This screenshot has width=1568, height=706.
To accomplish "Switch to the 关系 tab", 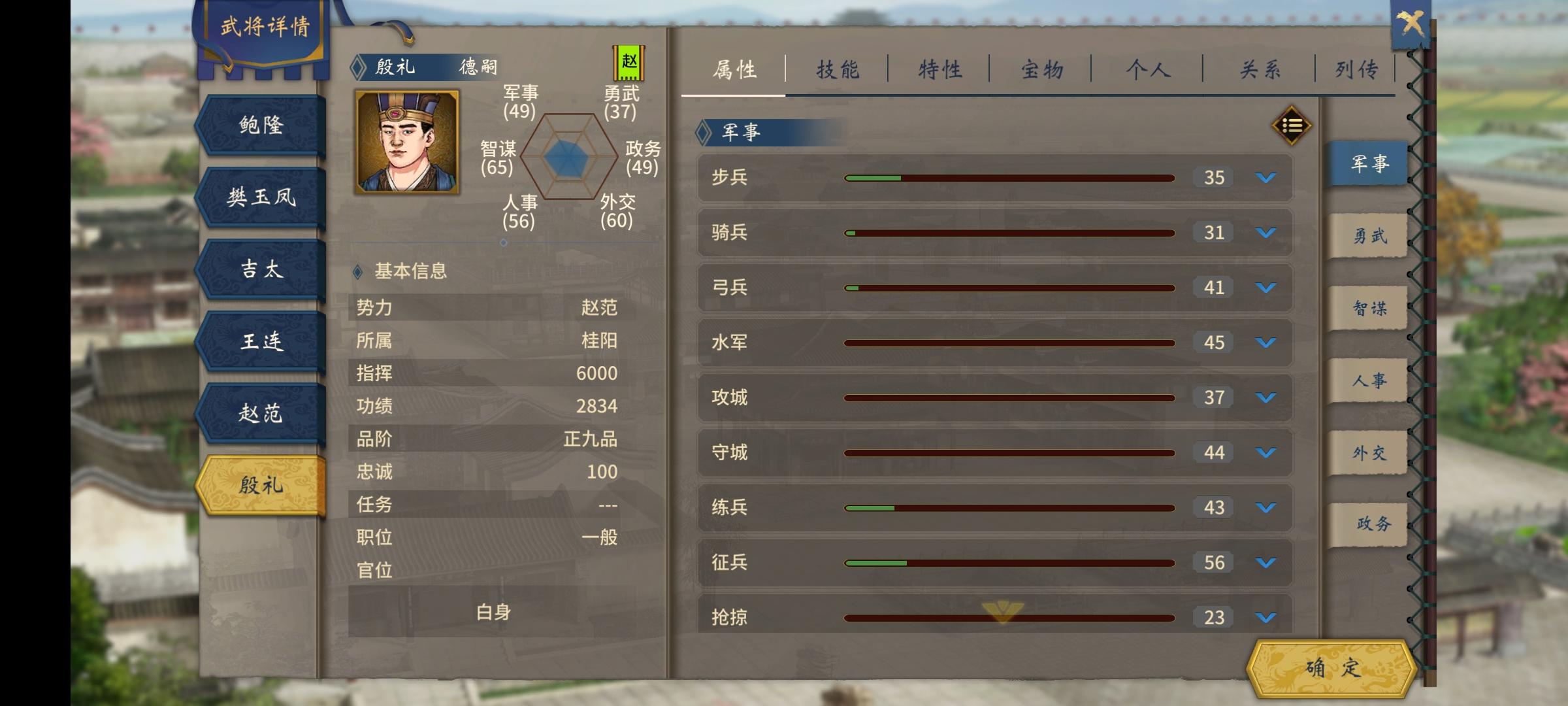I will coord(1258,67).
